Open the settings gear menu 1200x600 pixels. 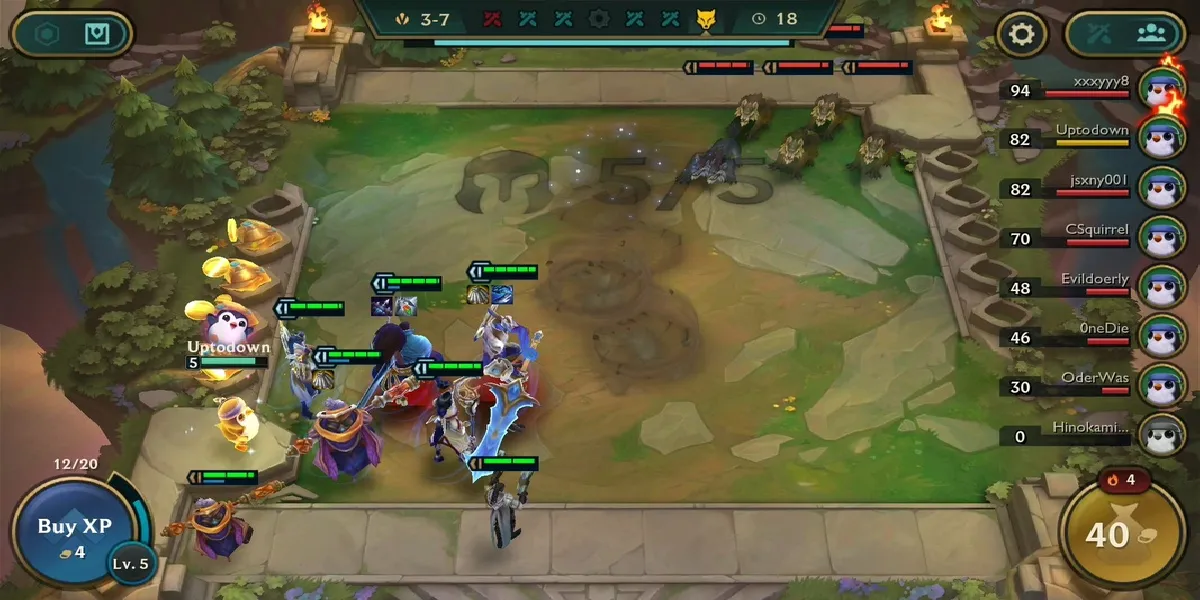point(1021,34)
